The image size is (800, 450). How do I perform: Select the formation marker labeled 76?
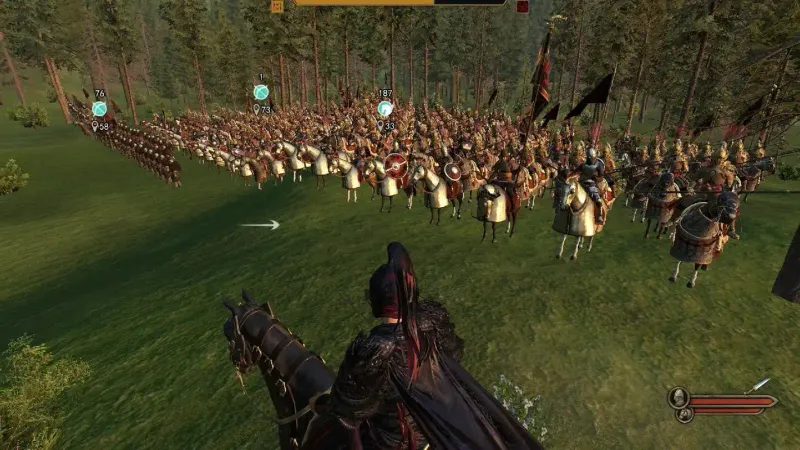99,109
